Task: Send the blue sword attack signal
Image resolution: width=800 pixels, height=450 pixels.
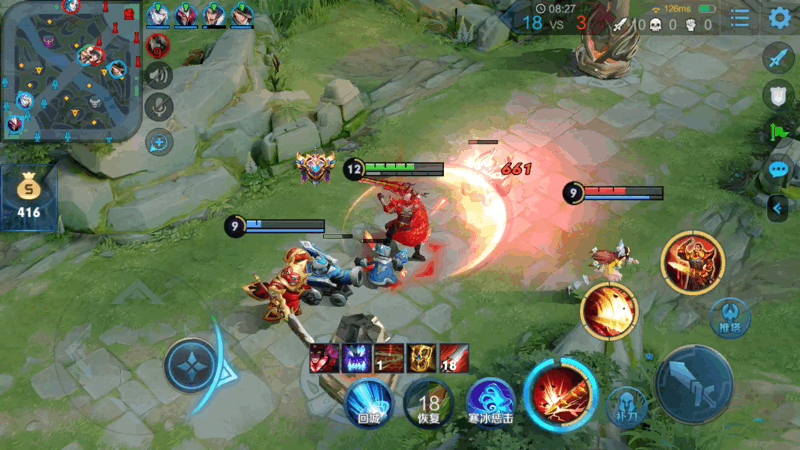Action: click(778, 58)
